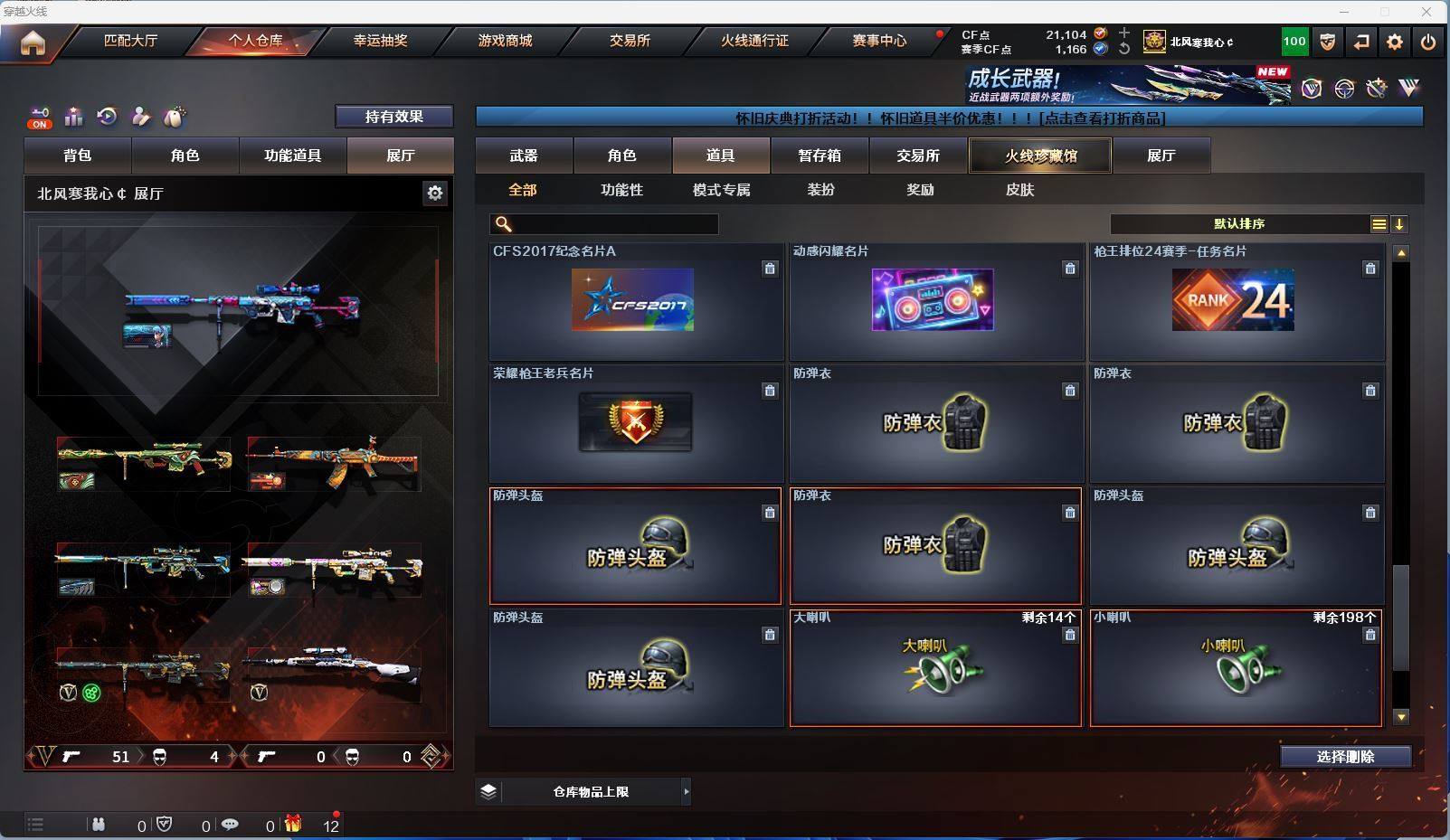Select the 大喇叭 megaphone item

tap(935, 668)
